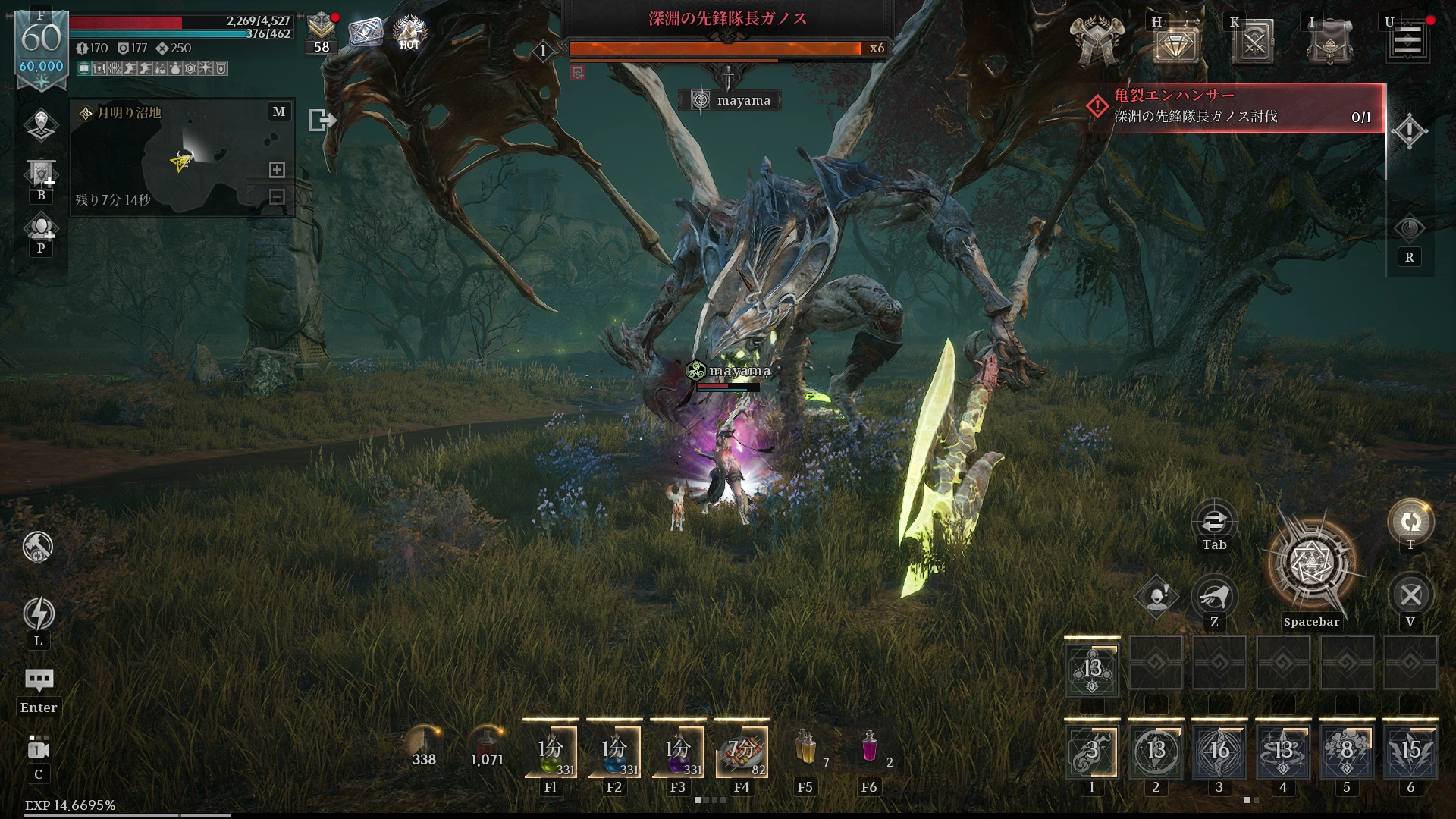Click the V cancel cross button
Screen dimensions: 1456x819
click(1410, 595)
